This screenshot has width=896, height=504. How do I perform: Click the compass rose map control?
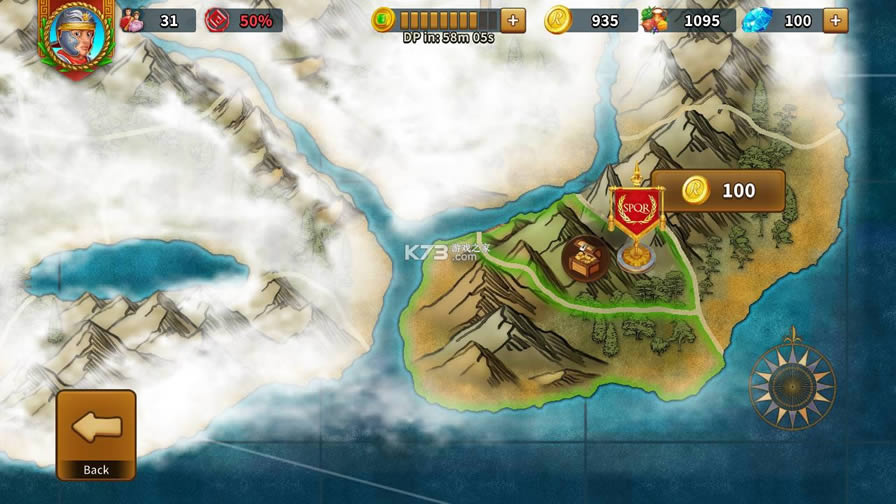click(793, 385)
